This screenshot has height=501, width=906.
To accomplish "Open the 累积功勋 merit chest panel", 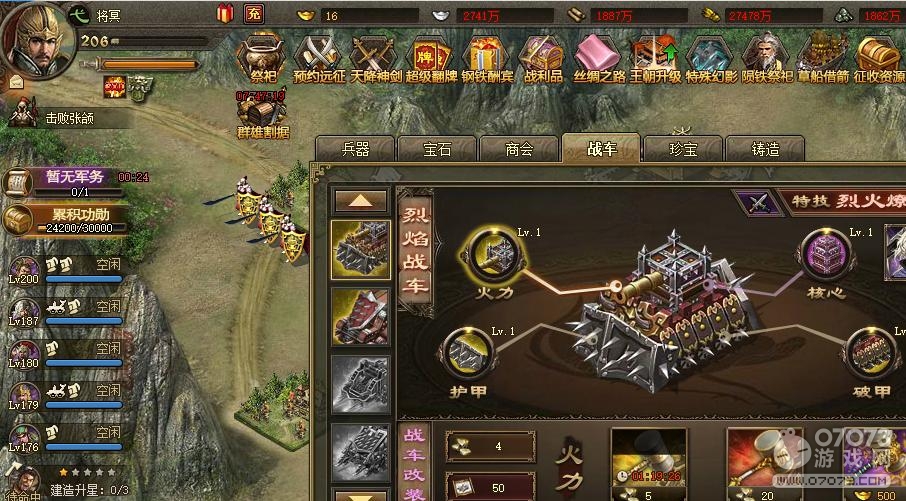I will (62, 219).
